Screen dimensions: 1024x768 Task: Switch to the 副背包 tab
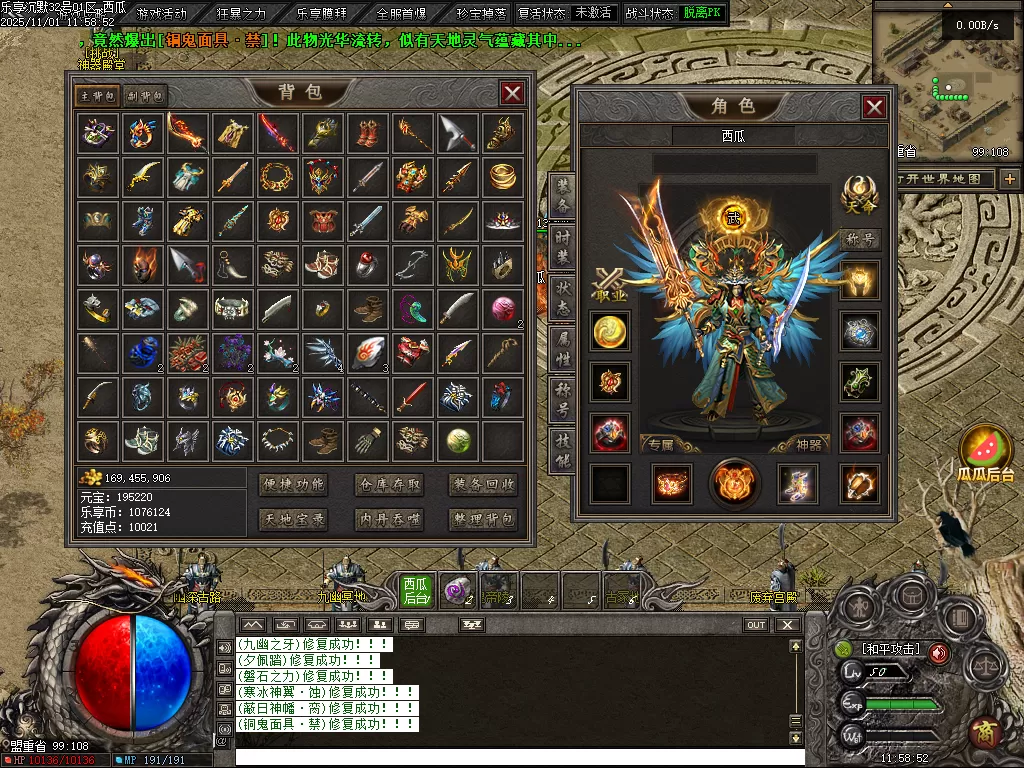[x=145, y=96]
